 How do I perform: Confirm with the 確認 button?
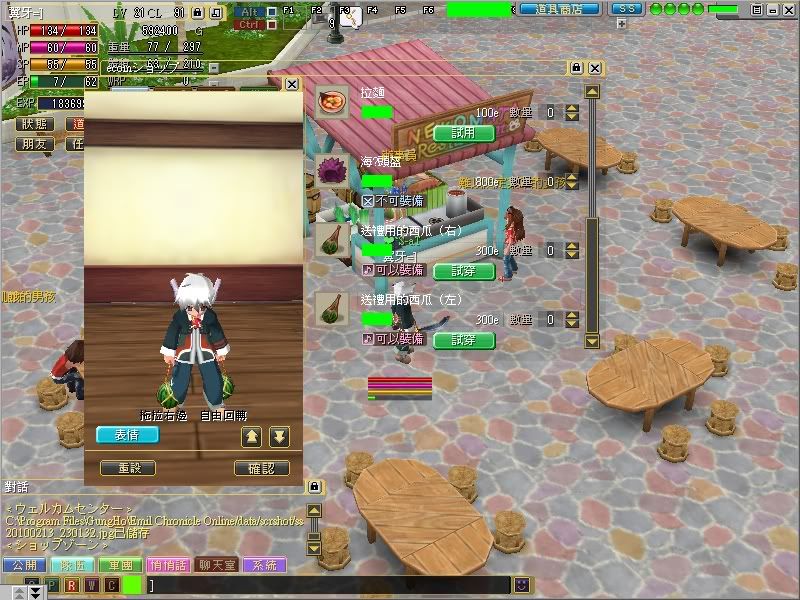click(x=261, y=468)
